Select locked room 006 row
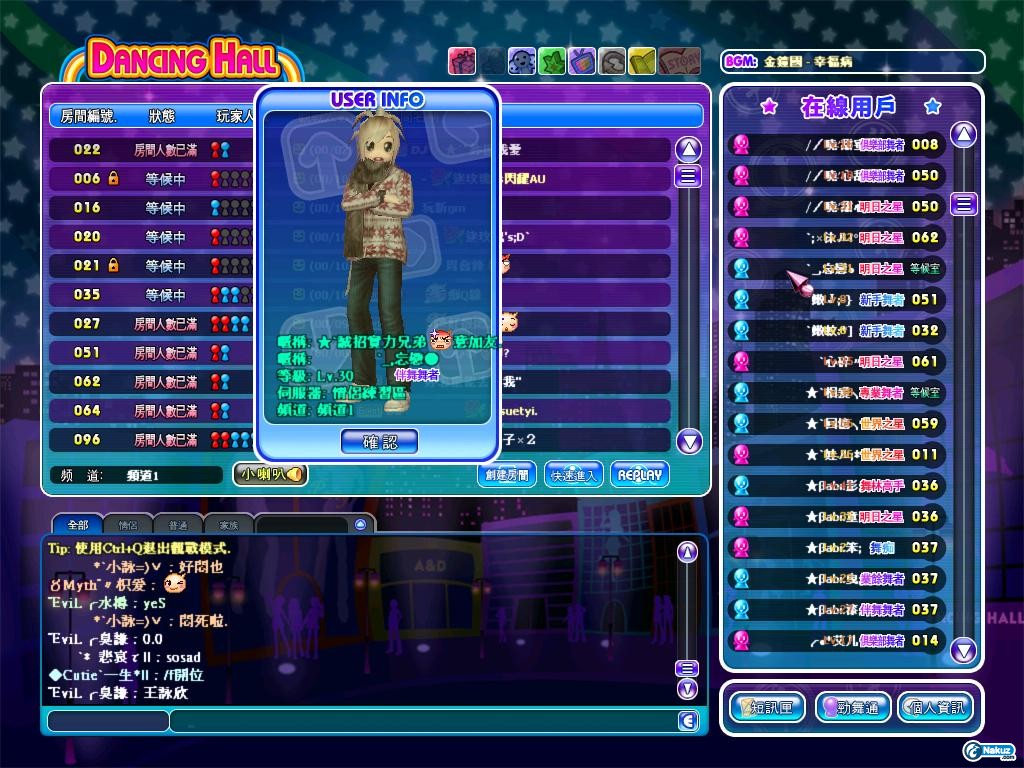The height and width of the screenshot is (768, 1024). (x=150, y=179)
